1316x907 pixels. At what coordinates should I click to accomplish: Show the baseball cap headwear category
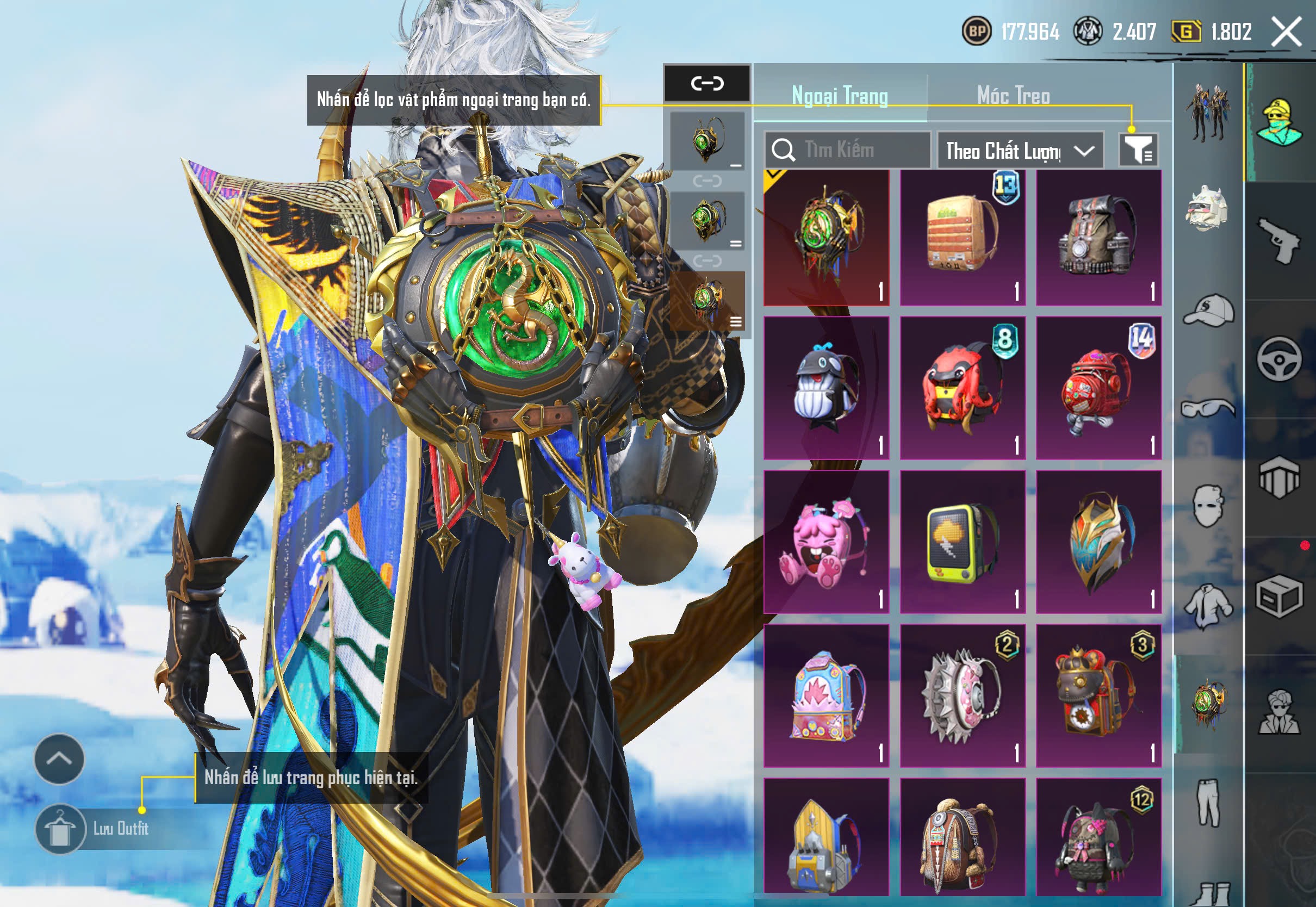(1209, 310)
